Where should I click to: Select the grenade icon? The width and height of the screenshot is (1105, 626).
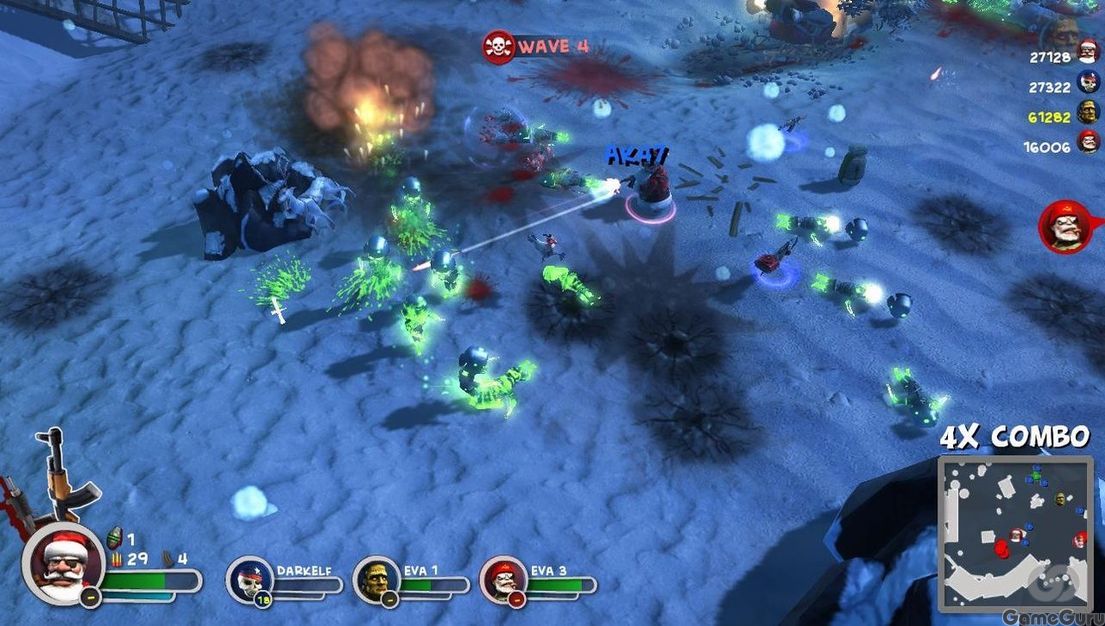pyautogui.click(x=113, y=539)
